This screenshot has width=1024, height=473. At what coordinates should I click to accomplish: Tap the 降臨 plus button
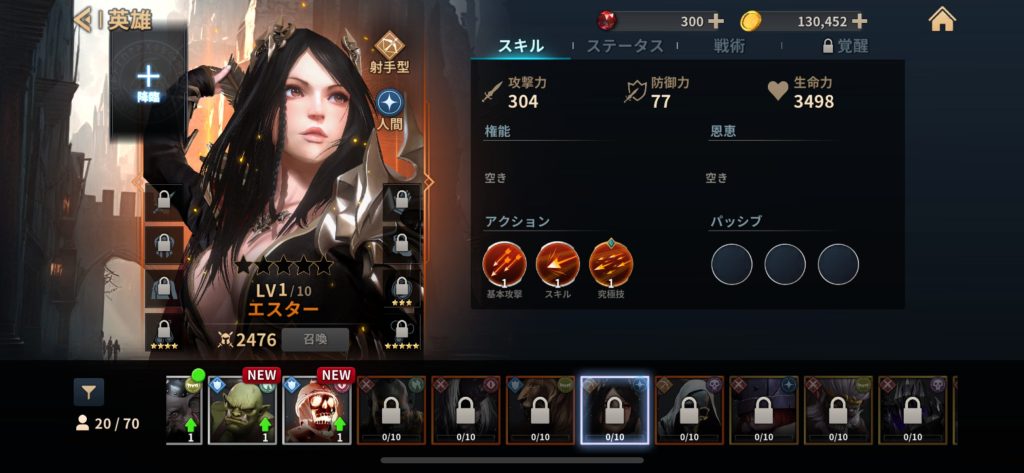point(148,78)
